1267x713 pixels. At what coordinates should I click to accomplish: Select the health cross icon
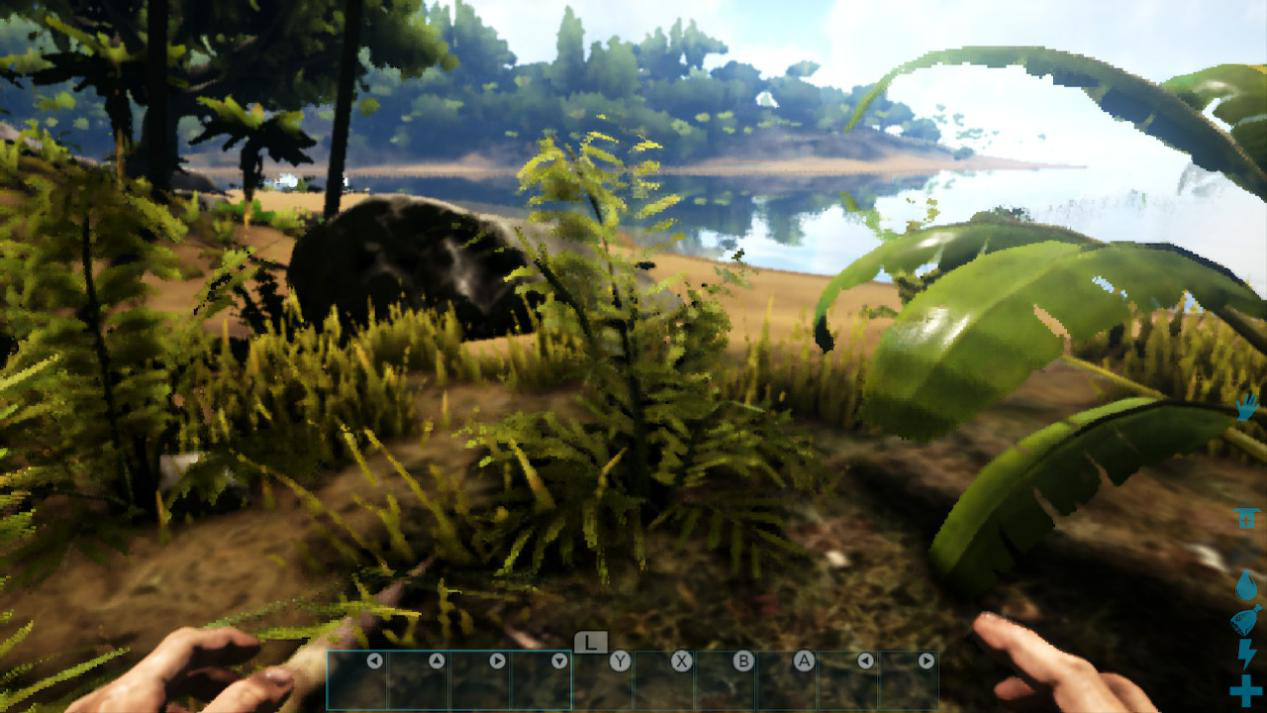tap(1246, 690)
